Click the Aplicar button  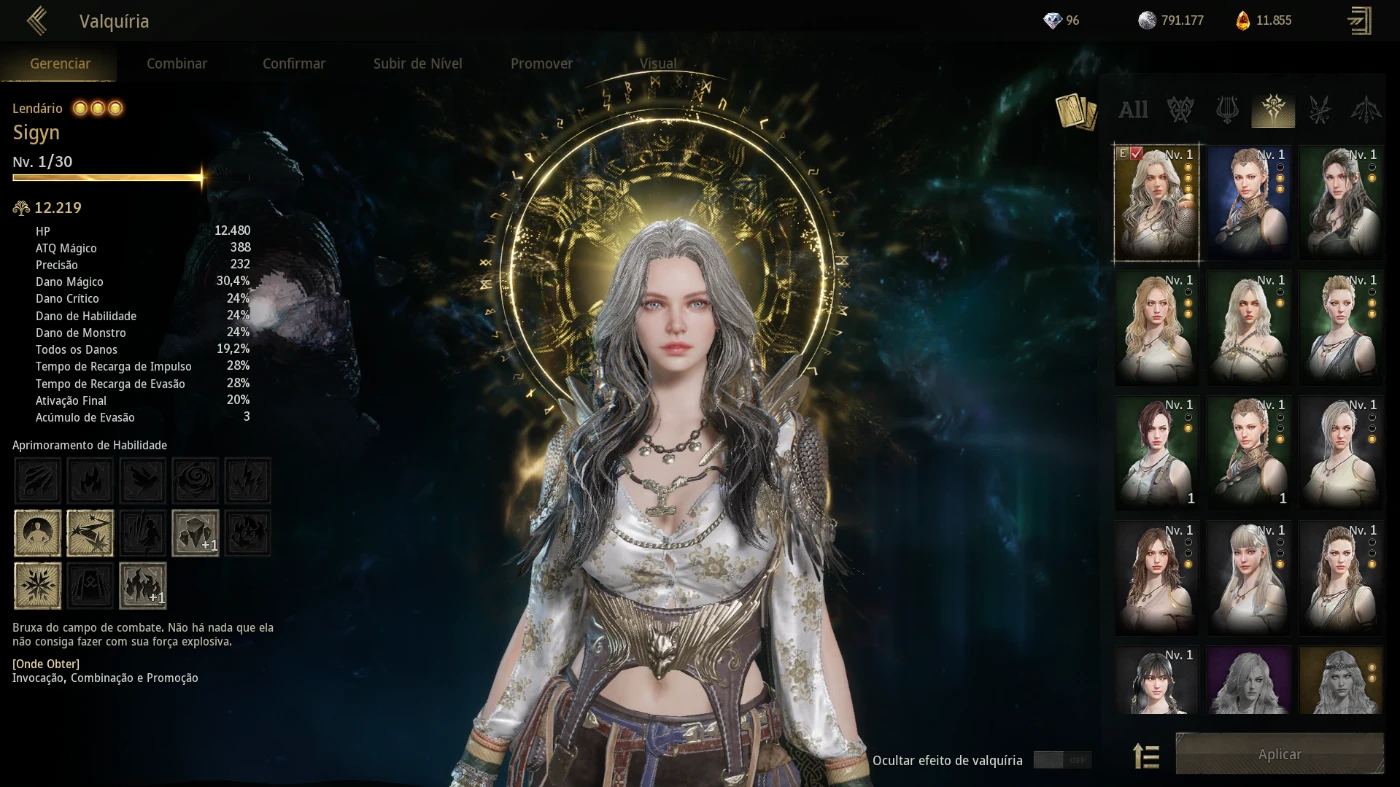point(1279,754)
